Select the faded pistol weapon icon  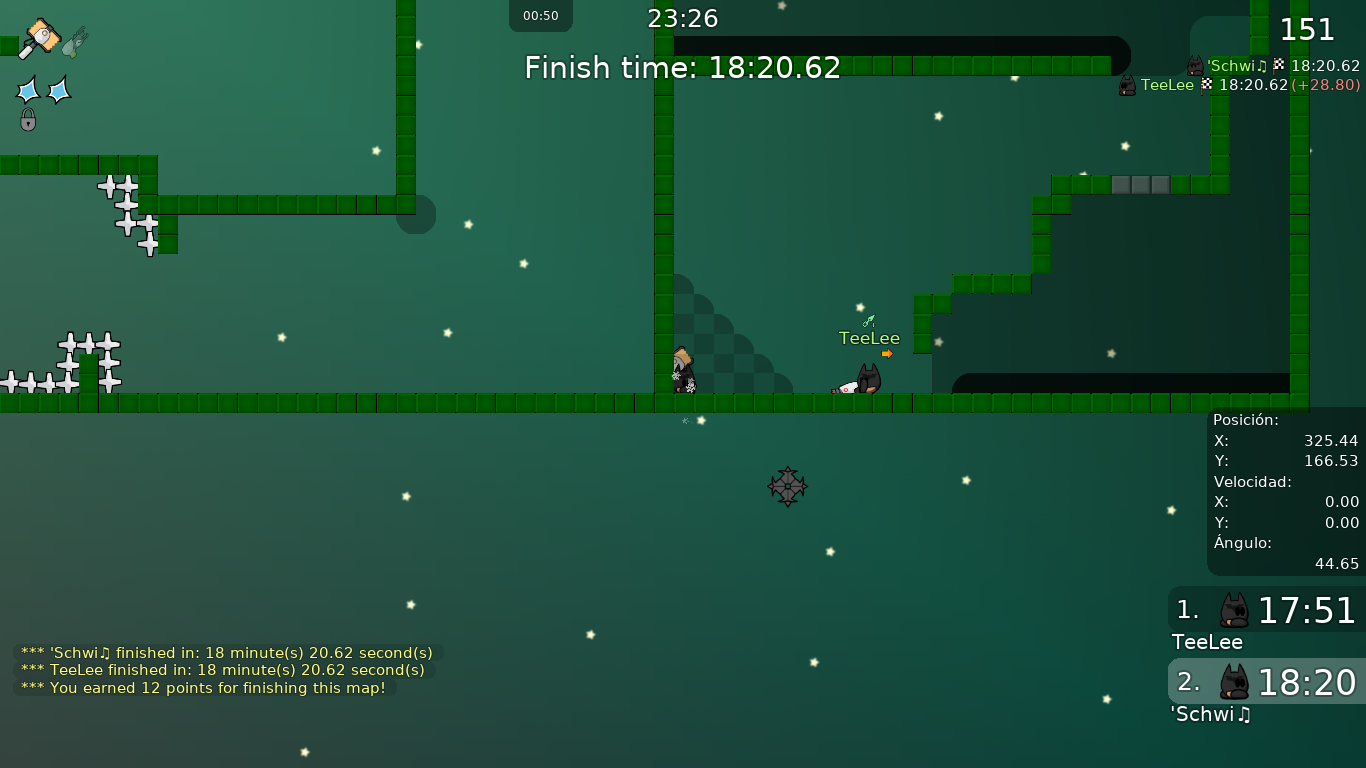[x=75, y=42]
